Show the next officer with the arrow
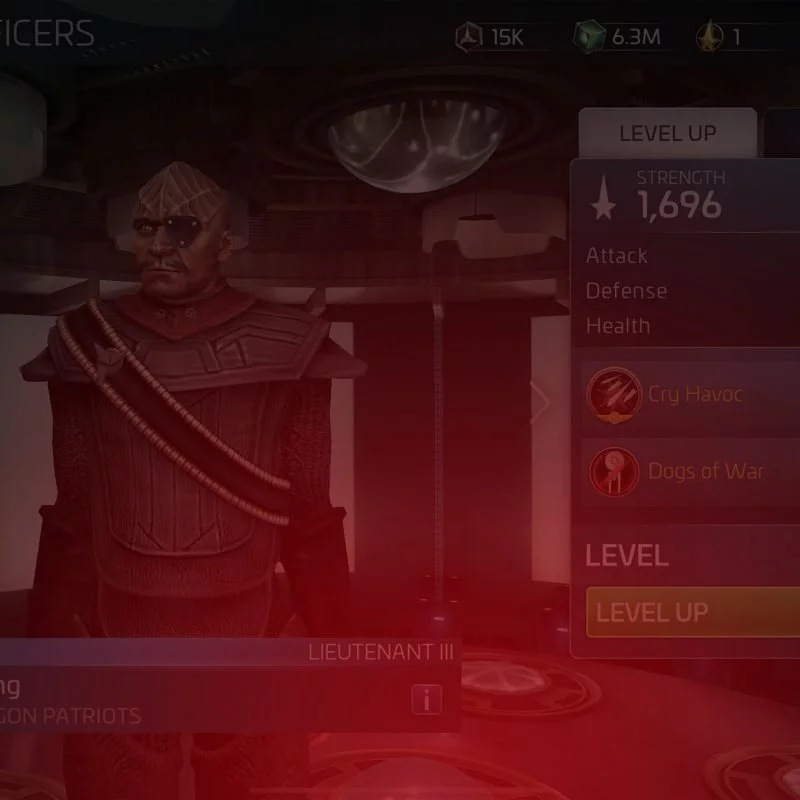This screenshot has height=800, width=800. point(541,403)
